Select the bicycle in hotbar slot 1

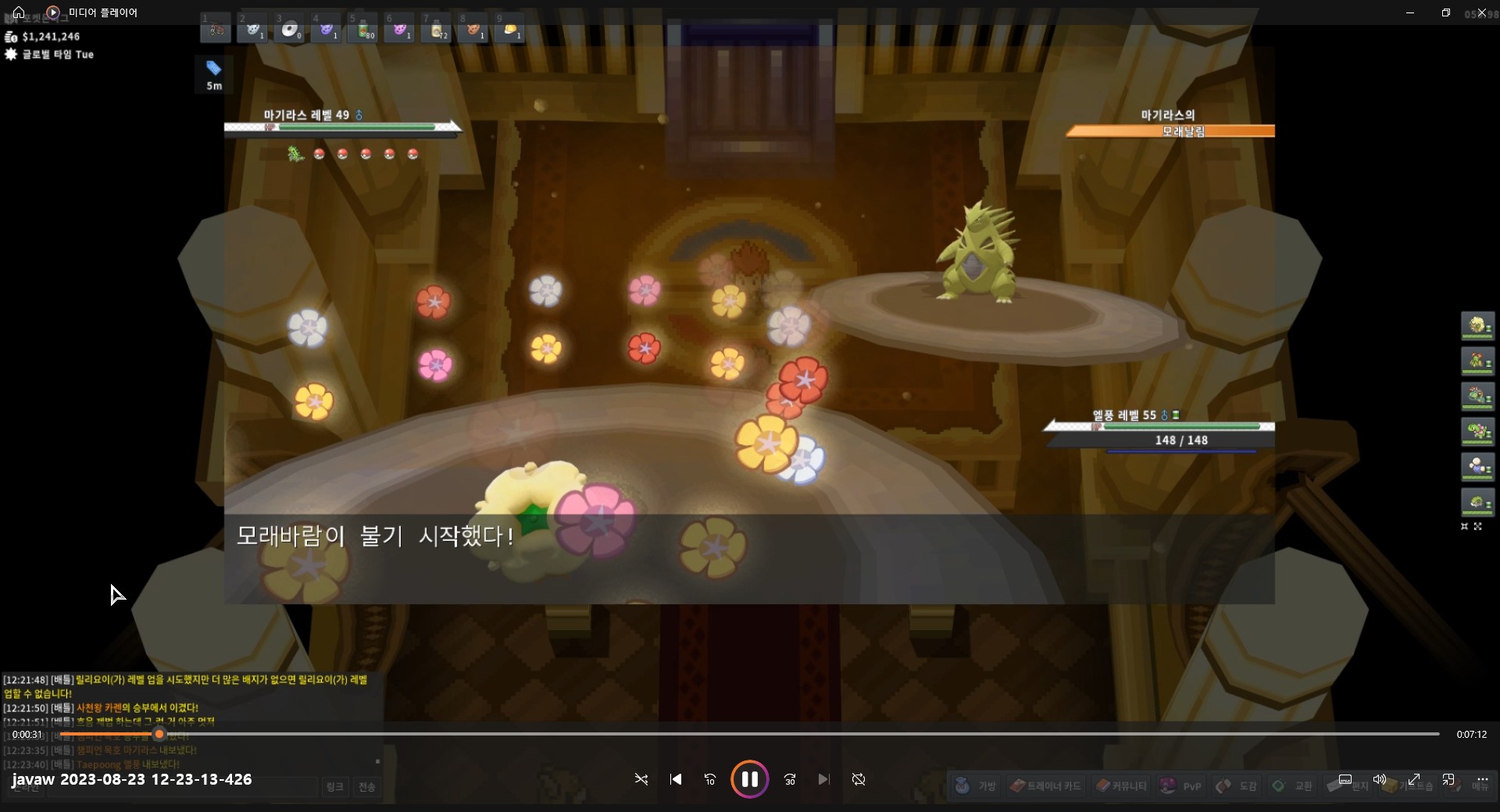point(216,30)
